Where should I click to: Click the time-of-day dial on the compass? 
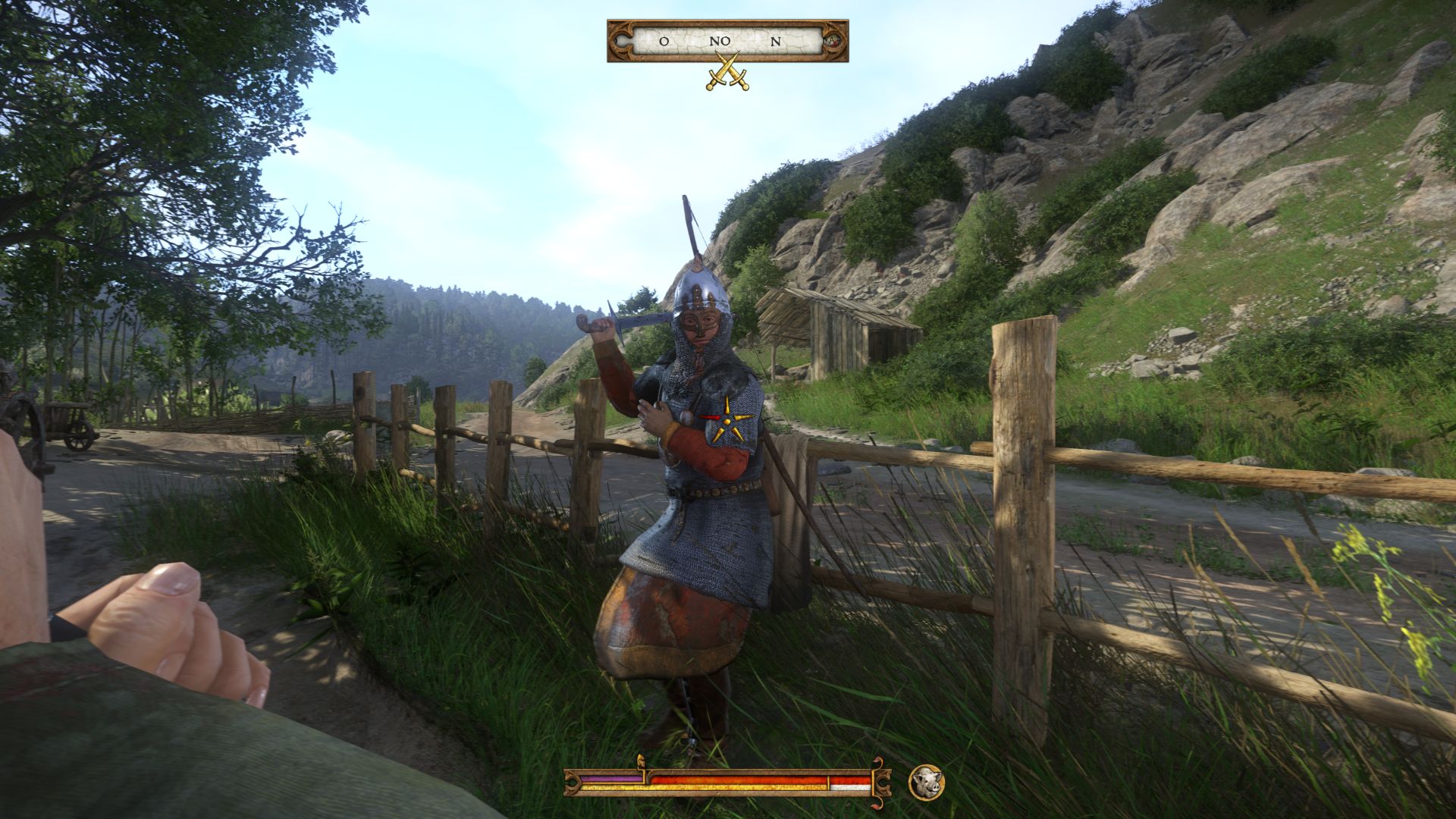[835, 40]
